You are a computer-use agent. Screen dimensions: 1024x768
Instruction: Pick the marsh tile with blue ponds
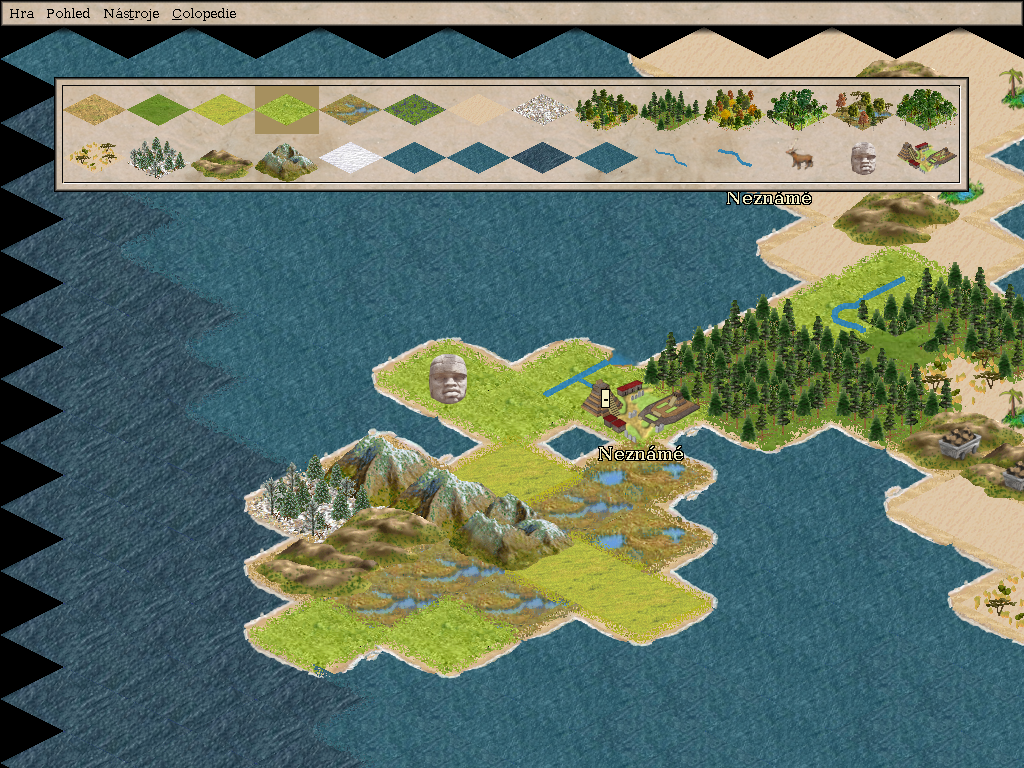click(351, 108)
